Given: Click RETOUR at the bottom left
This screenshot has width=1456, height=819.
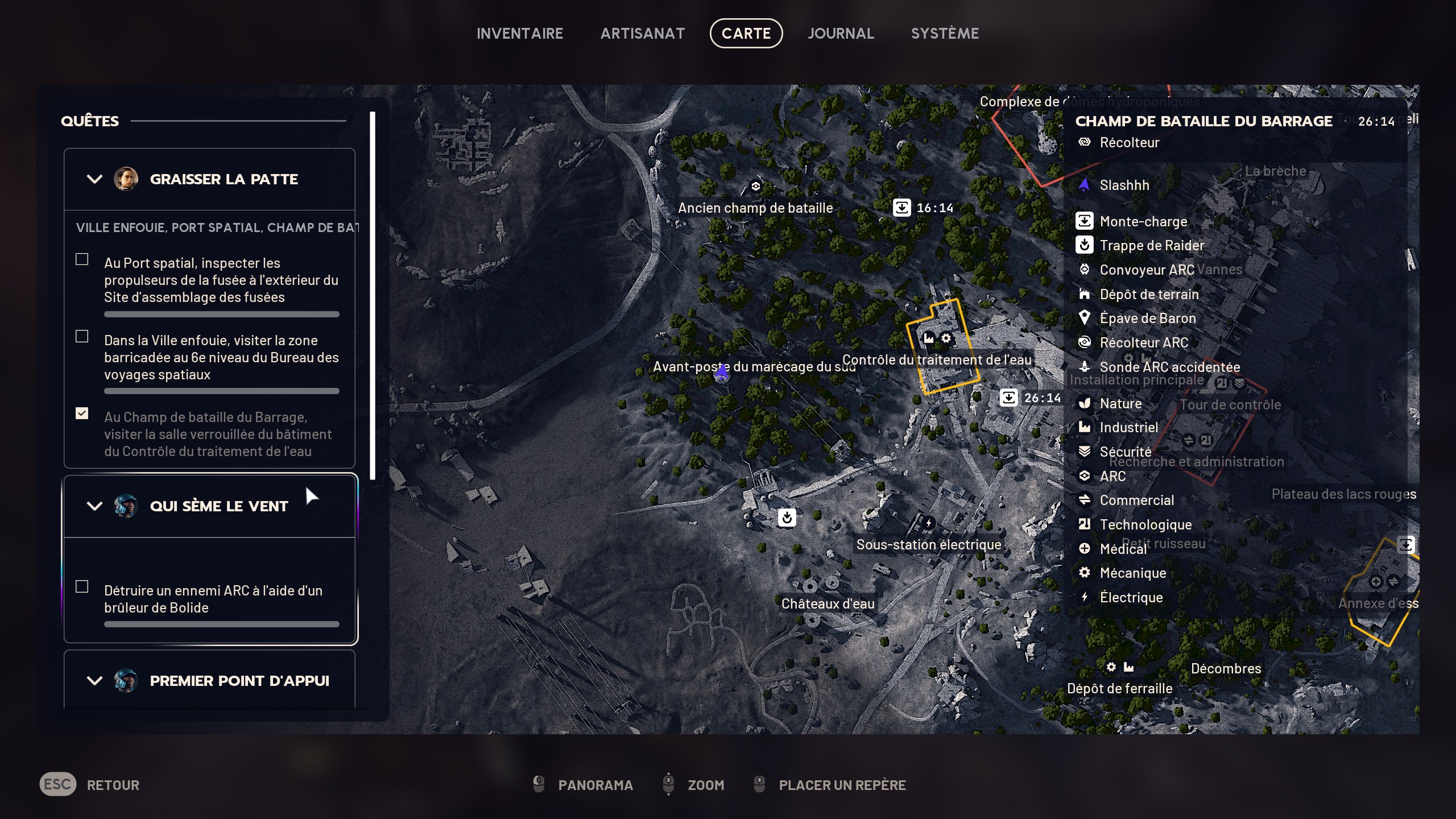Looking at the screenshot, I should tap(113, 785).
